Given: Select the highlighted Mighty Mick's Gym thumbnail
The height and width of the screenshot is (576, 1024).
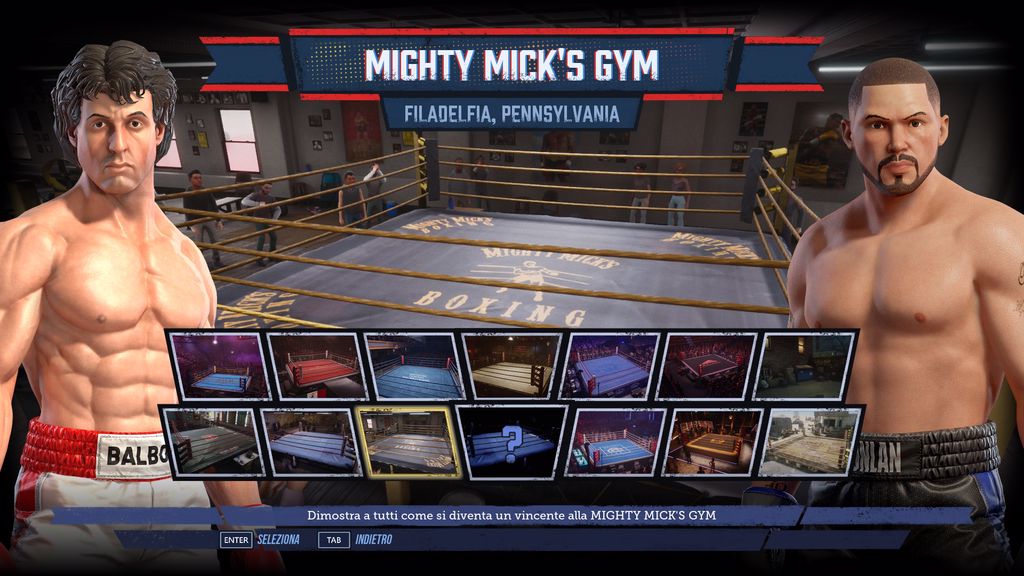Looking at the screenshot, I should [409, 440].
